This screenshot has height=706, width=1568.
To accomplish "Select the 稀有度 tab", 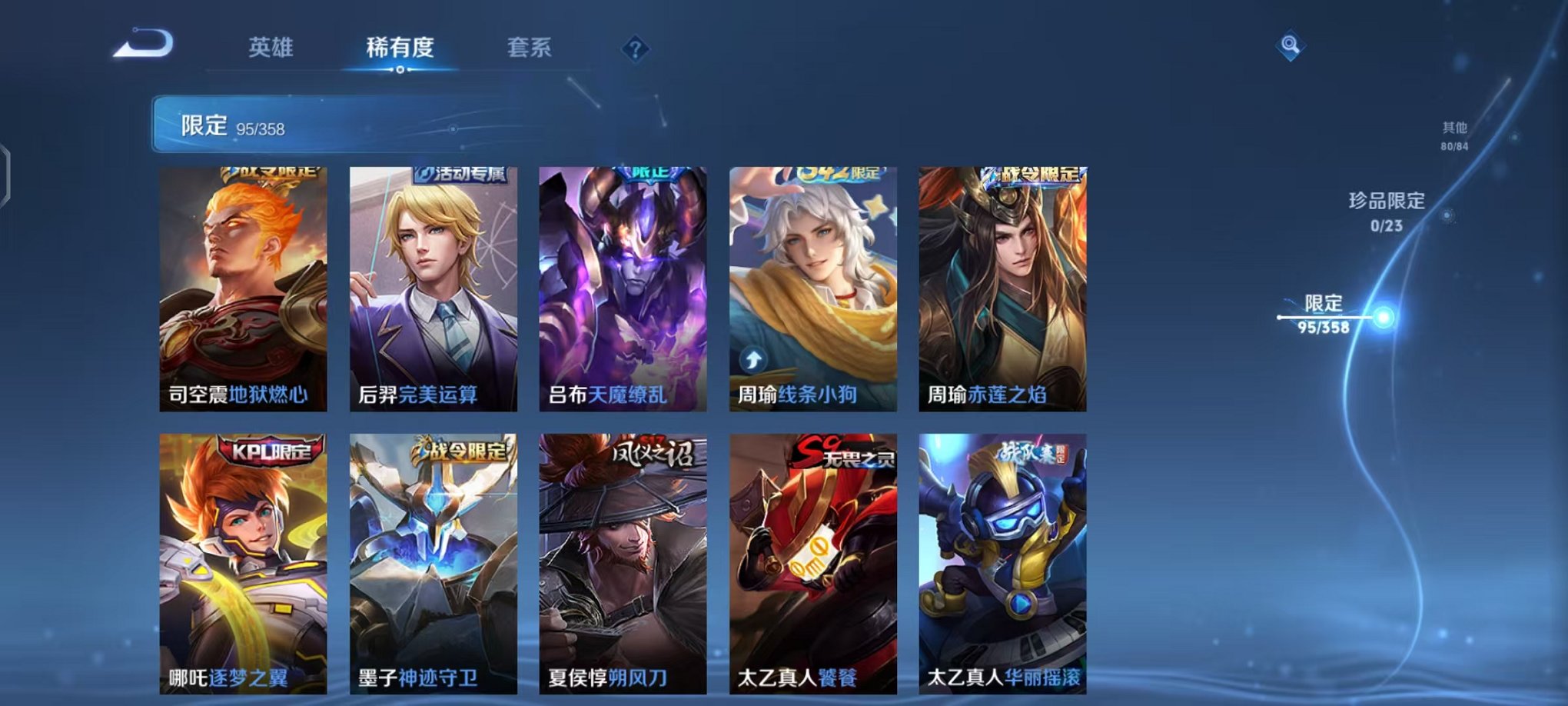I will click(x=400, y=48).
